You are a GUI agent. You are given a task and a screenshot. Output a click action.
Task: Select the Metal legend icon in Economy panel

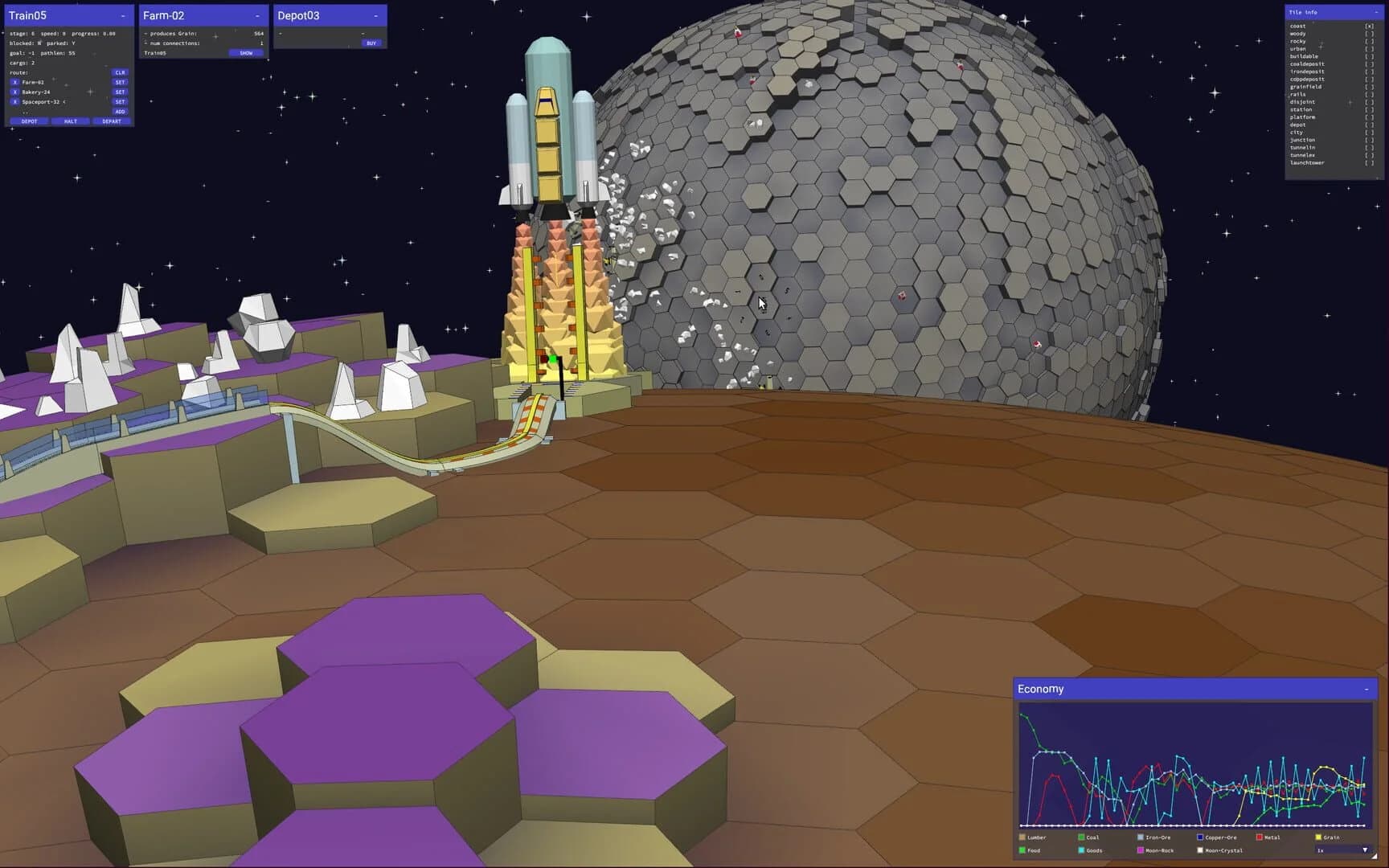pos(1258,837)
